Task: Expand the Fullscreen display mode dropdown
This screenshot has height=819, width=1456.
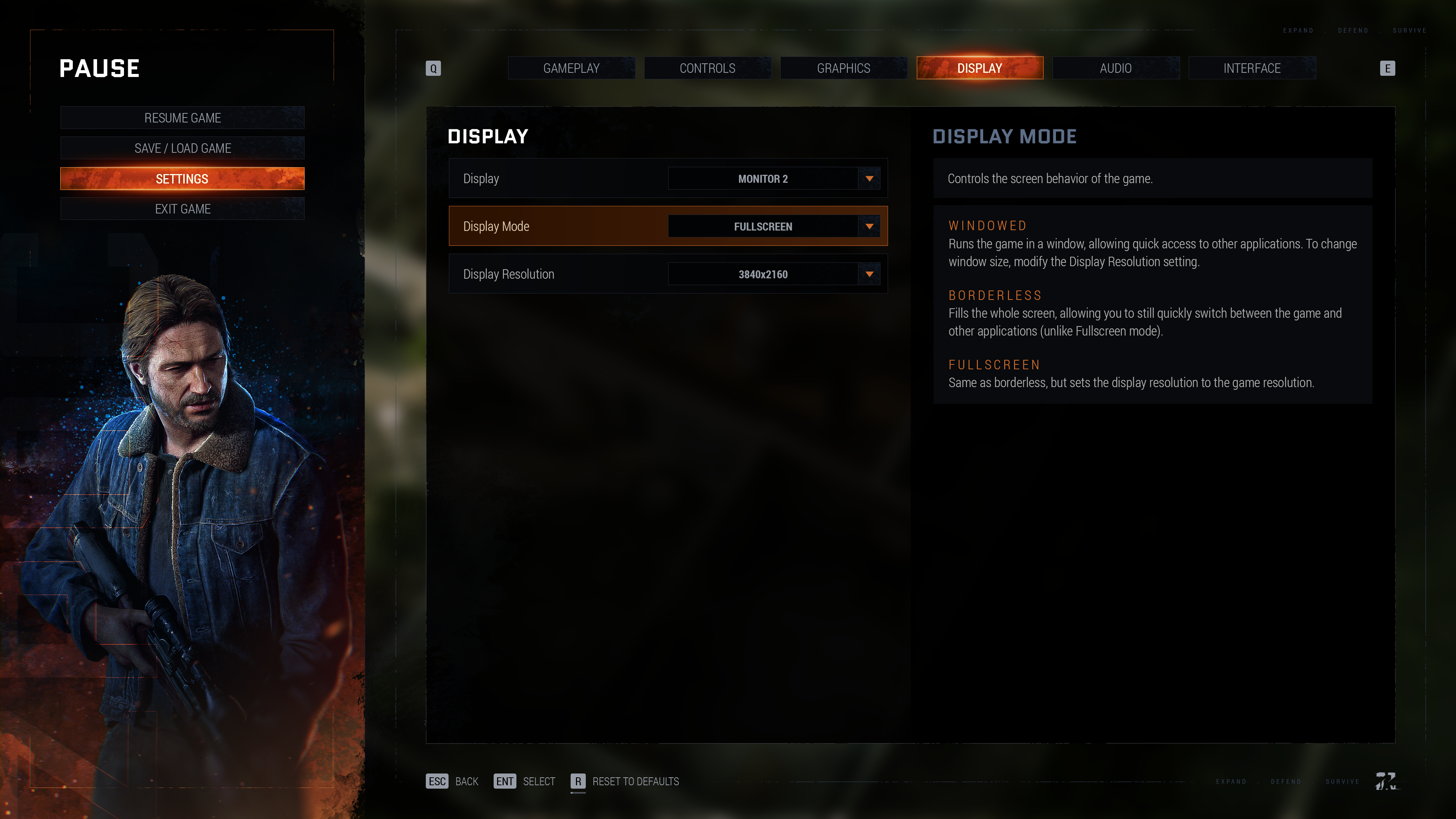Action: [x=773, y=227]
